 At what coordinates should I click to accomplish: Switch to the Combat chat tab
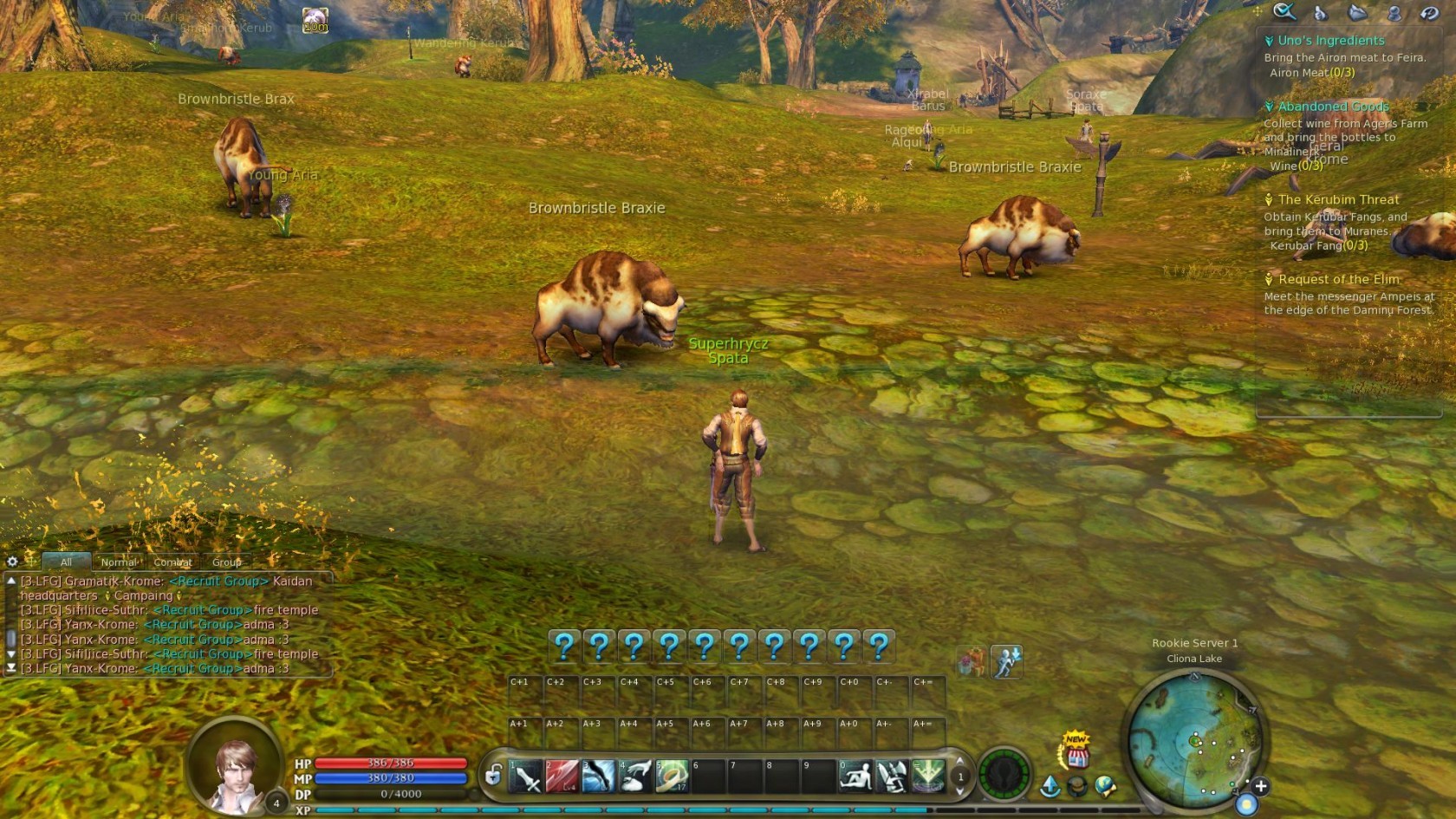(172, 562)
